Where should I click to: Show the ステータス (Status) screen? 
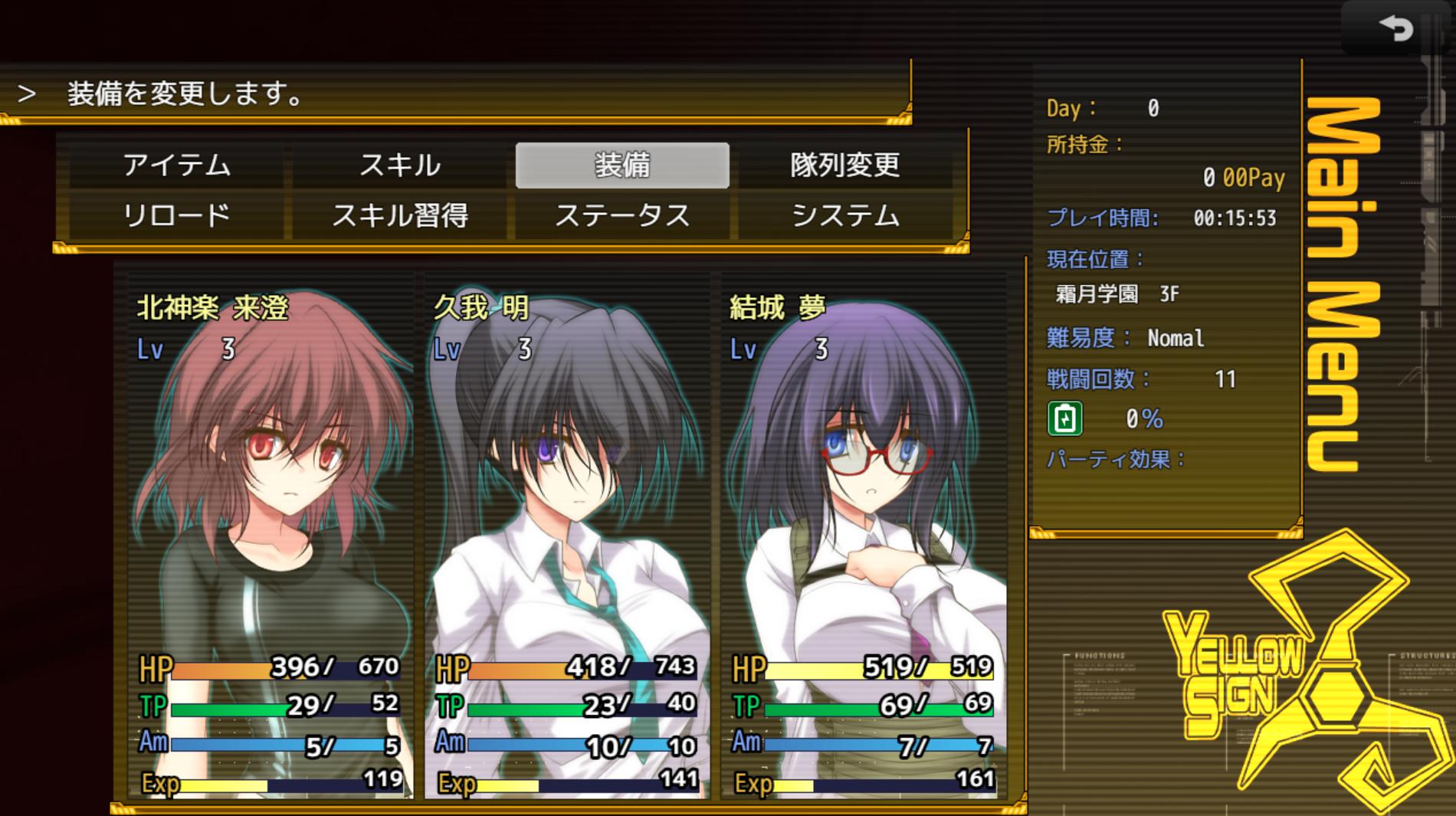[622, 216]
